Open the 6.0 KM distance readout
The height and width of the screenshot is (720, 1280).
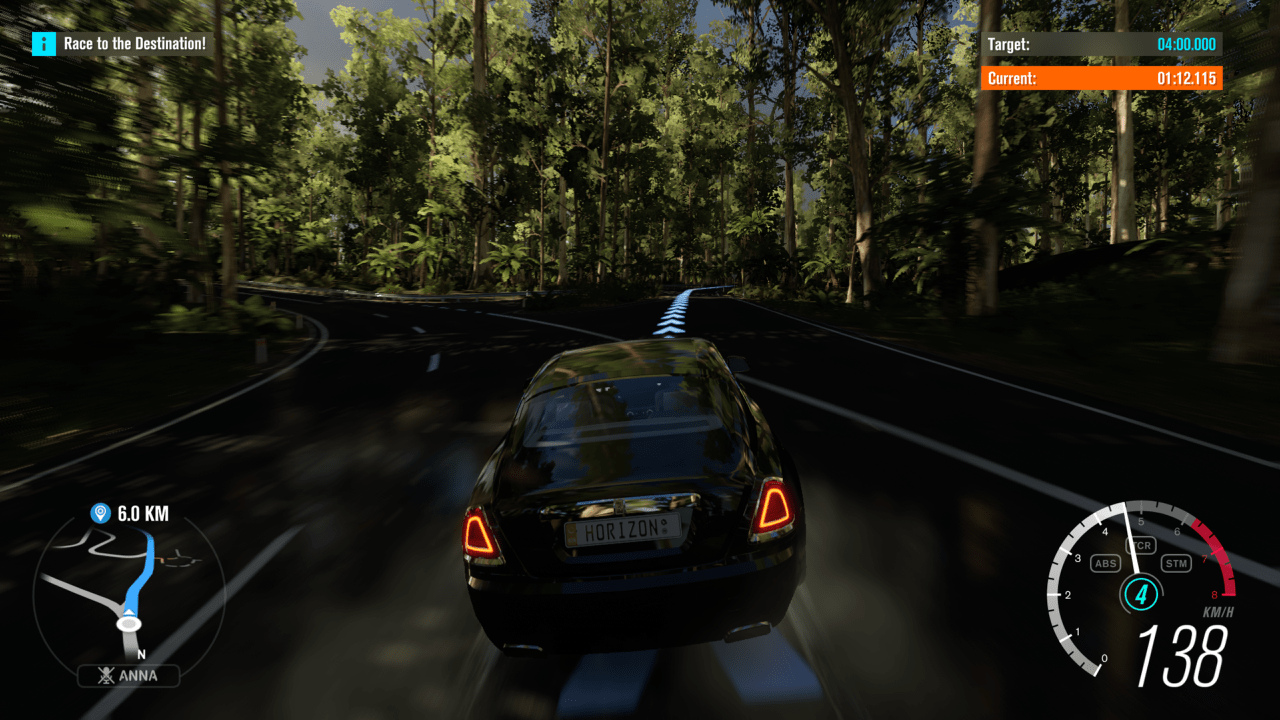(140, 512)
